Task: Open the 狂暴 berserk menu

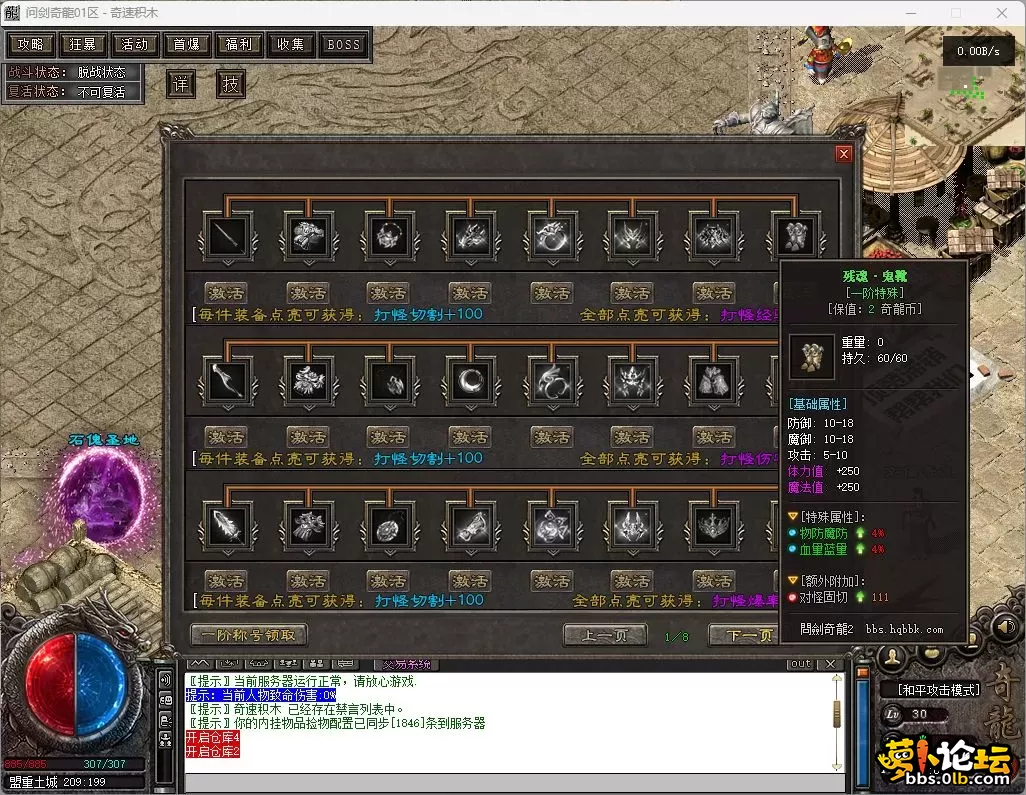Action: pyautogui.click(x=83, y=45)
